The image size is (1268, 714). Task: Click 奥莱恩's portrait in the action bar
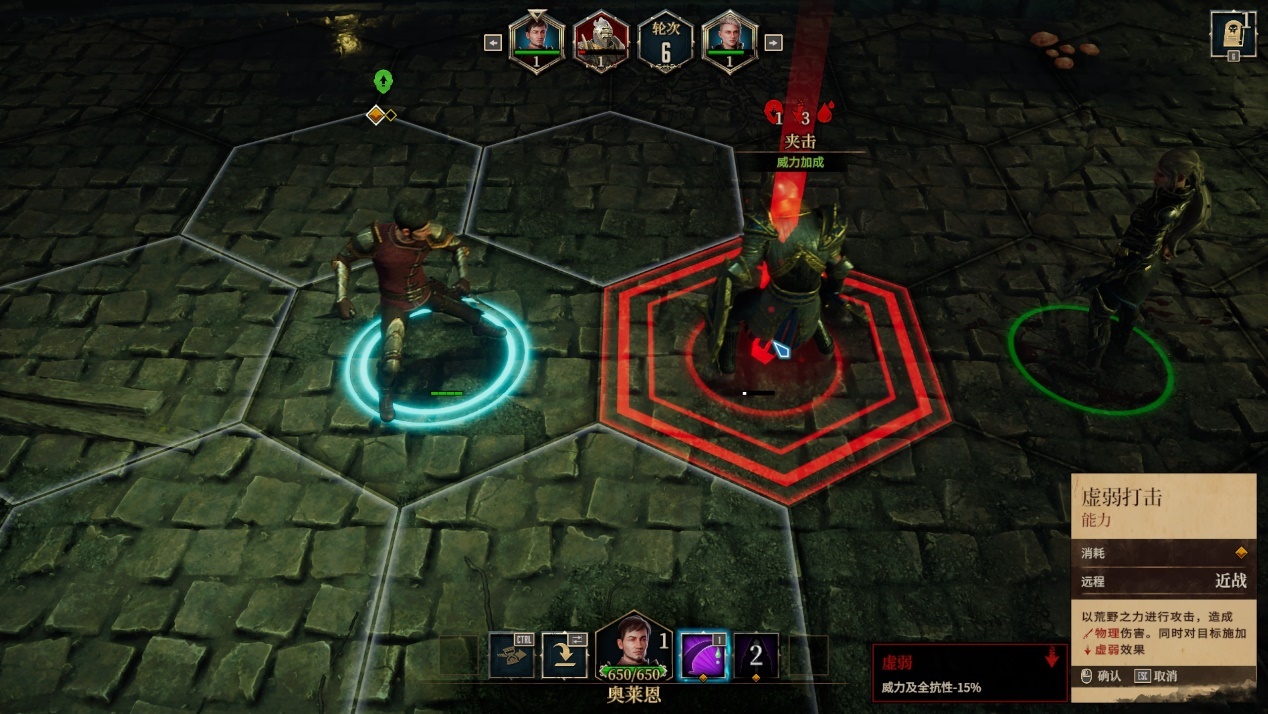click(633, 648)
